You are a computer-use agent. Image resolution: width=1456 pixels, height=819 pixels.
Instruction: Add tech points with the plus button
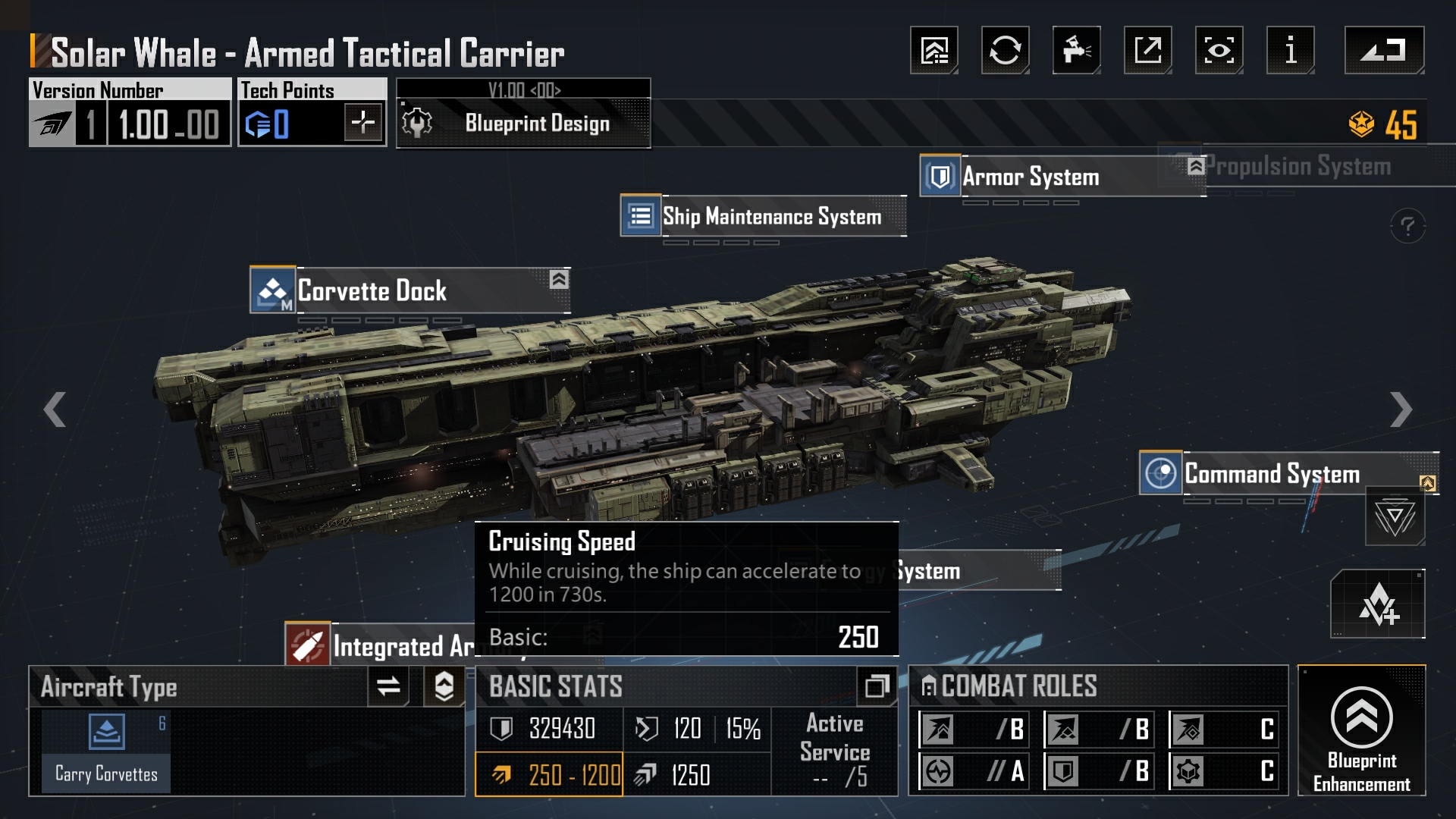coord(362,122)
